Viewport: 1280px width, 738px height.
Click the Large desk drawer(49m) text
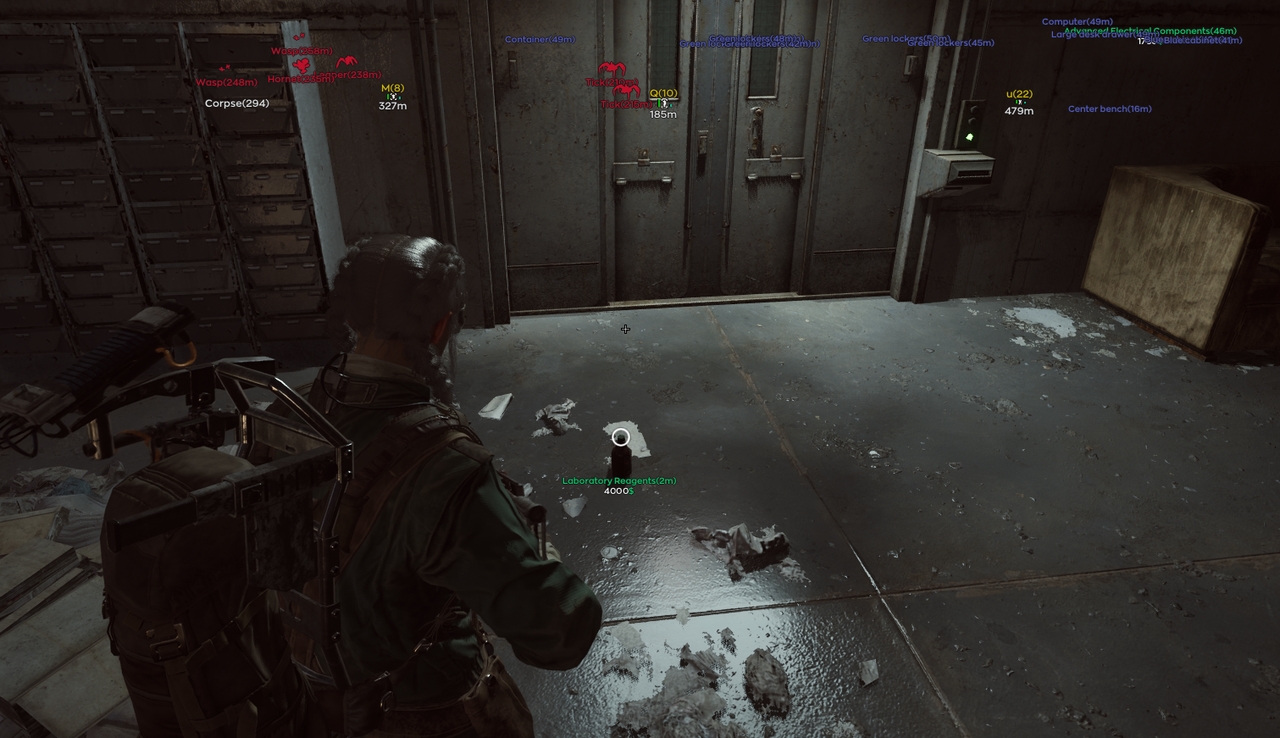(1104, 34)
